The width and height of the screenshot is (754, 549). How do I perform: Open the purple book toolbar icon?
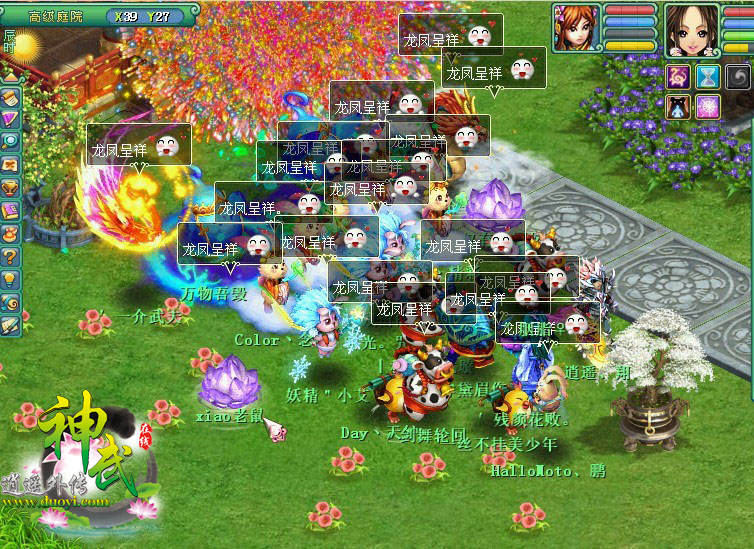10,210
